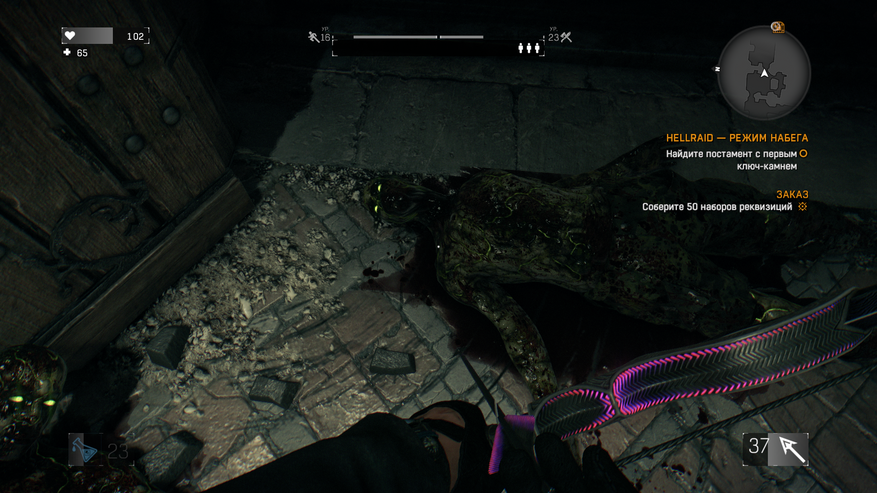Select the ЗАКАЗ bounty header

click(x=792, y=194)
